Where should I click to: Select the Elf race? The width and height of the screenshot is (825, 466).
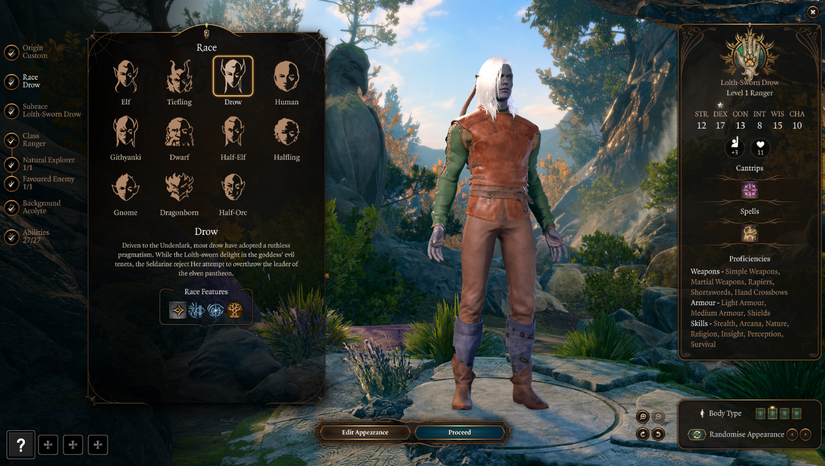pyautogui.click(x=126, y=76)
